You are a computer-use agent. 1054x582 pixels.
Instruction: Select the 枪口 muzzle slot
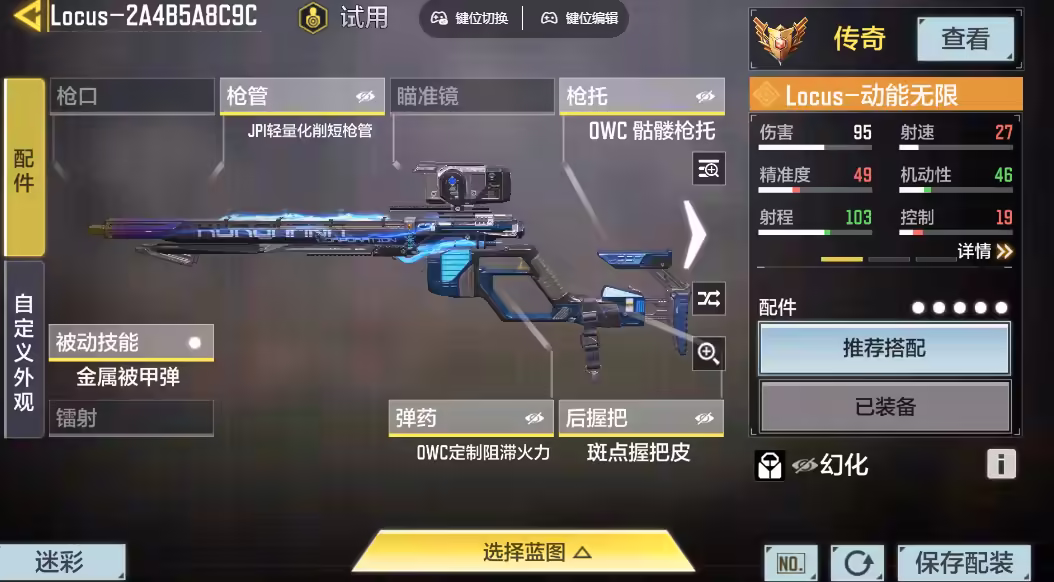tap(132, 96)
